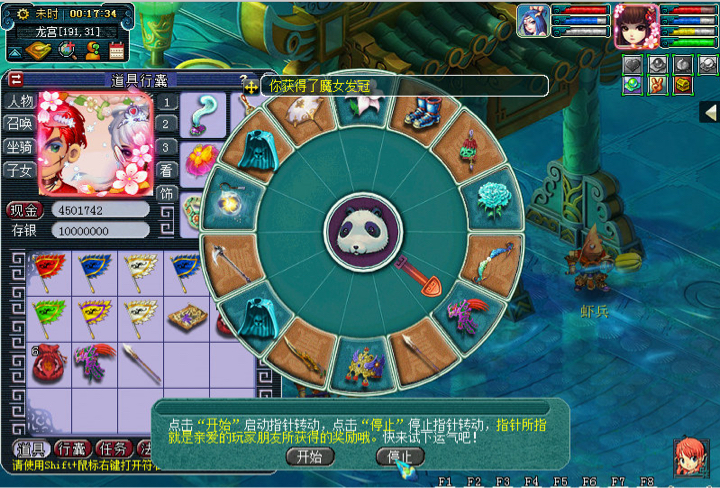720x488 pixels.
Task: Open the calendar icon under the clock
Action: pos(116,51)
